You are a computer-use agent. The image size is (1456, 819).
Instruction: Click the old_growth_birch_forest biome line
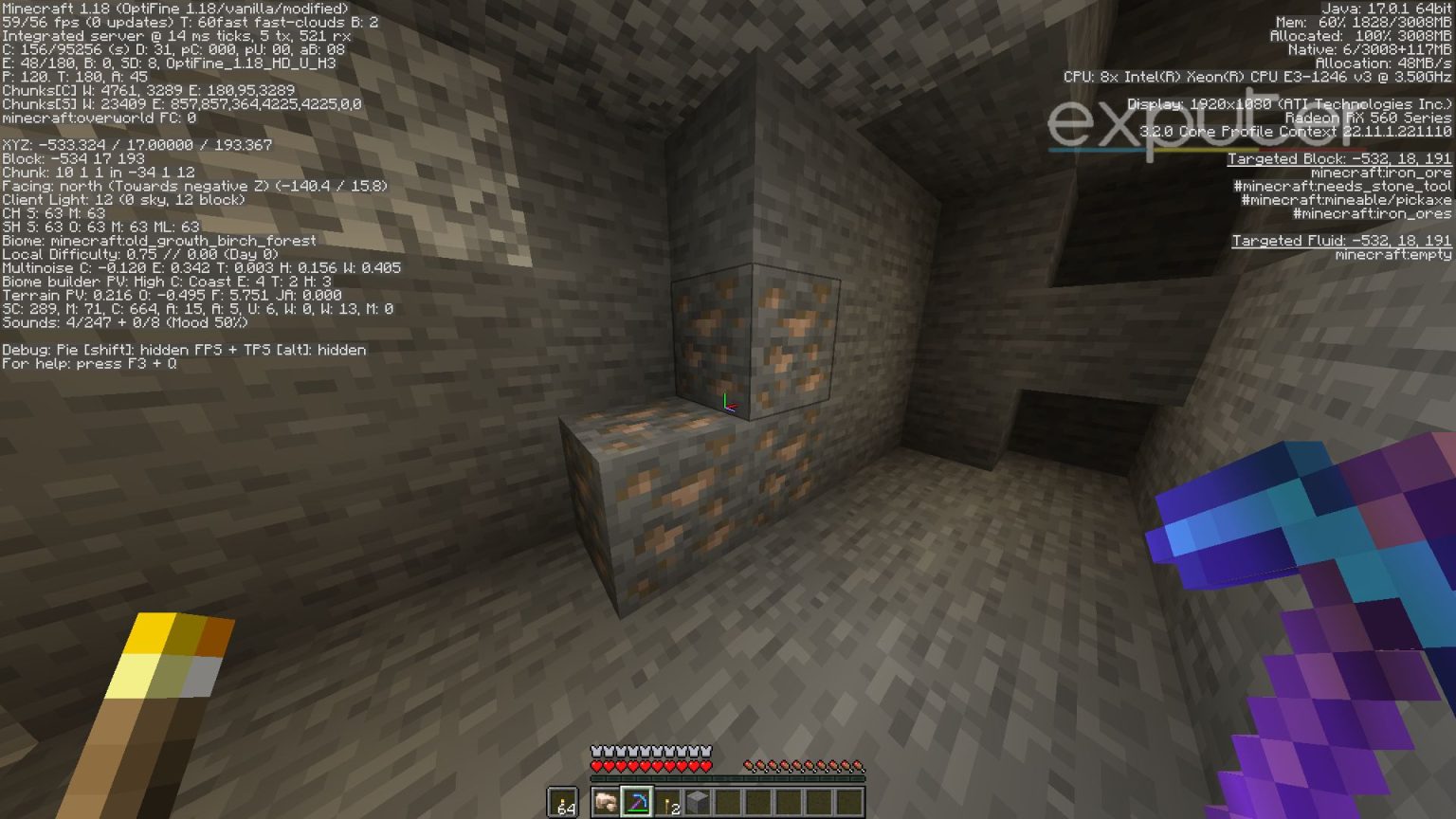[158, 241]
